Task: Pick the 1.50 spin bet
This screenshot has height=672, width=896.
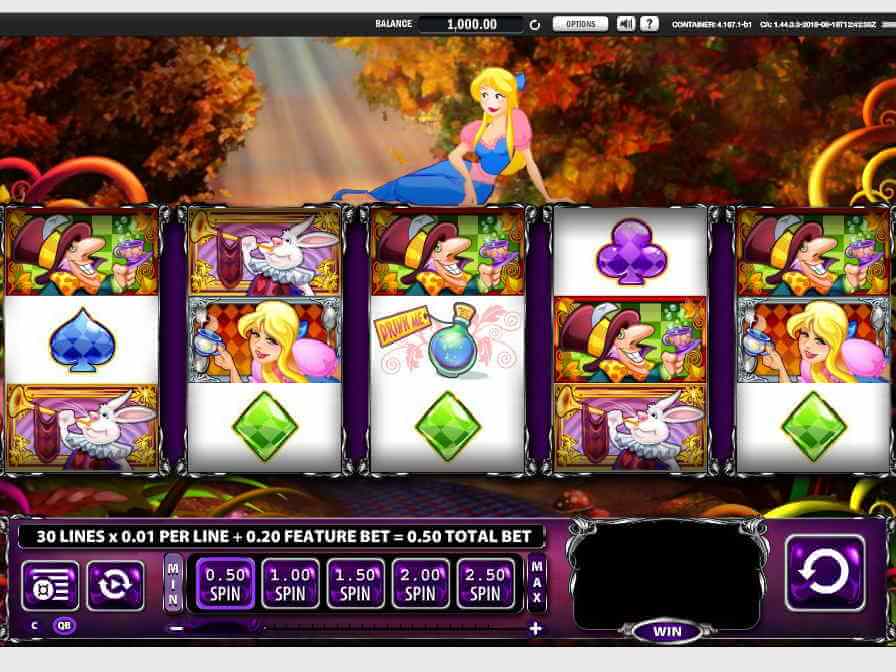Action: tap(355, 583)
